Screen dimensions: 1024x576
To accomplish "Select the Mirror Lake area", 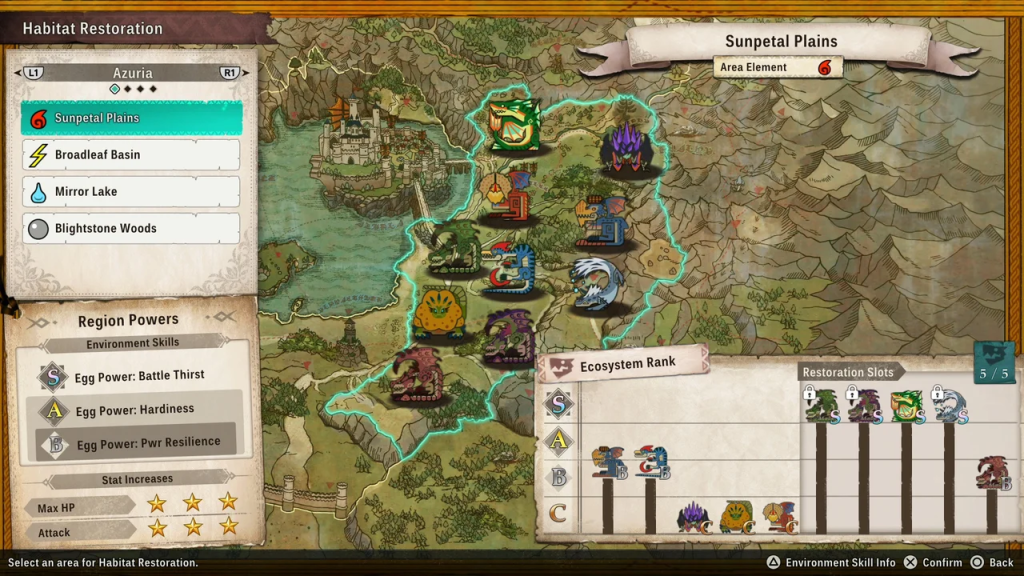I will point(131,191).
